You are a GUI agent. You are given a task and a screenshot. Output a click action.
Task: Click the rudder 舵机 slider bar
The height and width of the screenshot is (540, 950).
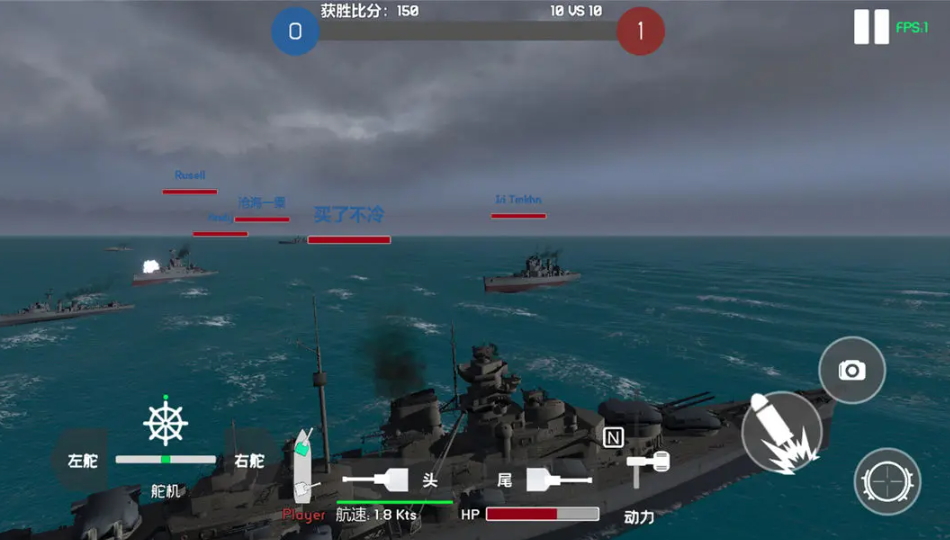(x=165, y=459)
